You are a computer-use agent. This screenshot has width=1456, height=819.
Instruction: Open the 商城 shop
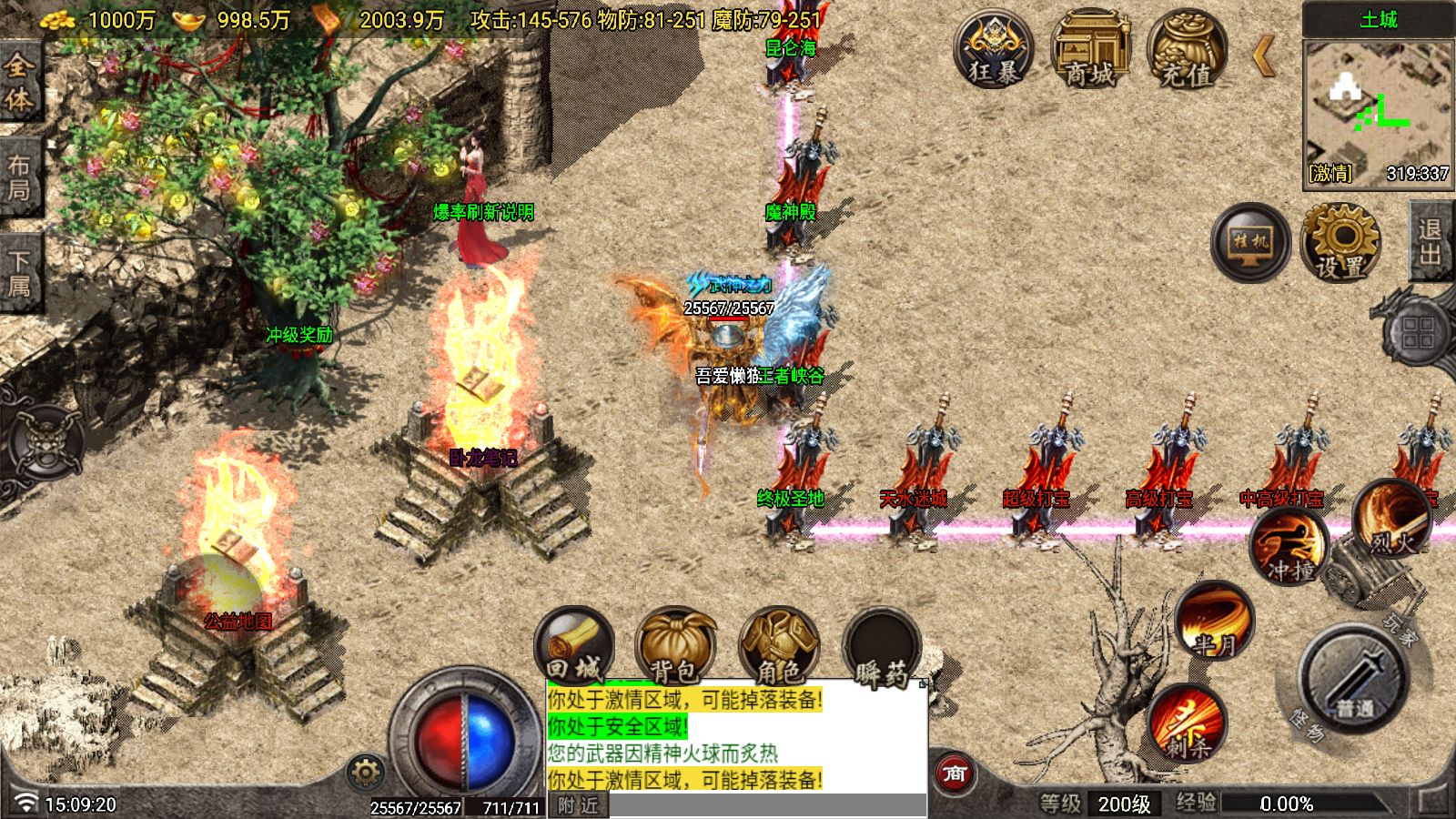(x=1090, y=50)
